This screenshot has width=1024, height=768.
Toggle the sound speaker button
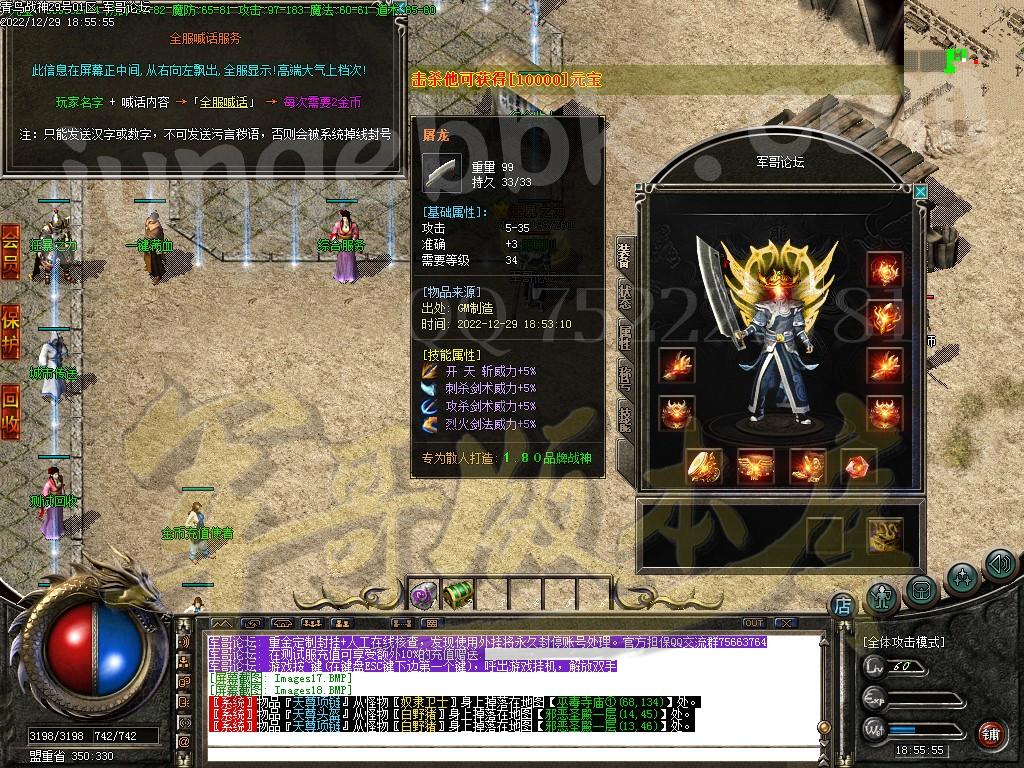click(999, 565)
